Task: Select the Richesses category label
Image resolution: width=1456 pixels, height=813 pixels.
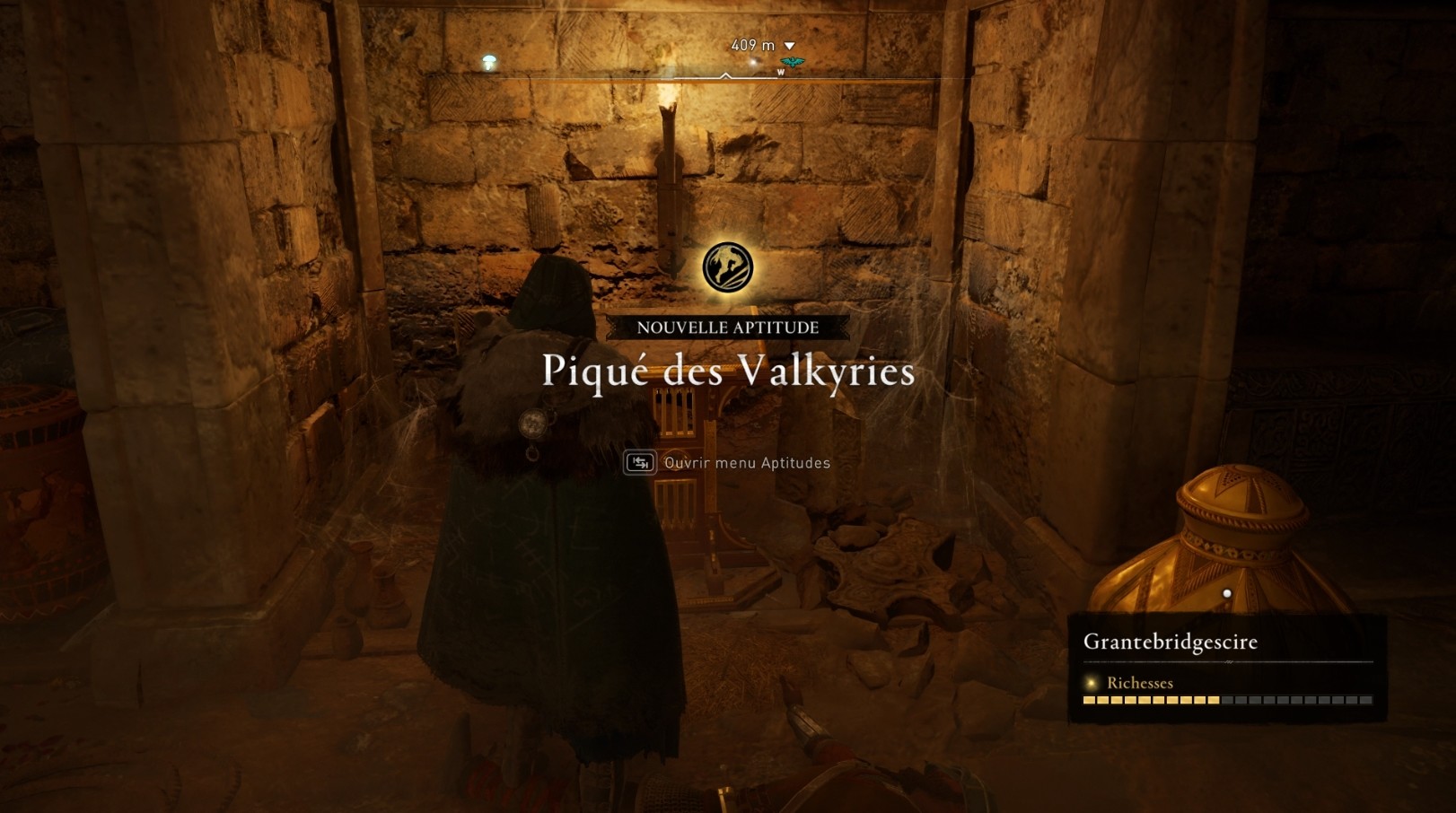Action: (x=1140, y=683)
